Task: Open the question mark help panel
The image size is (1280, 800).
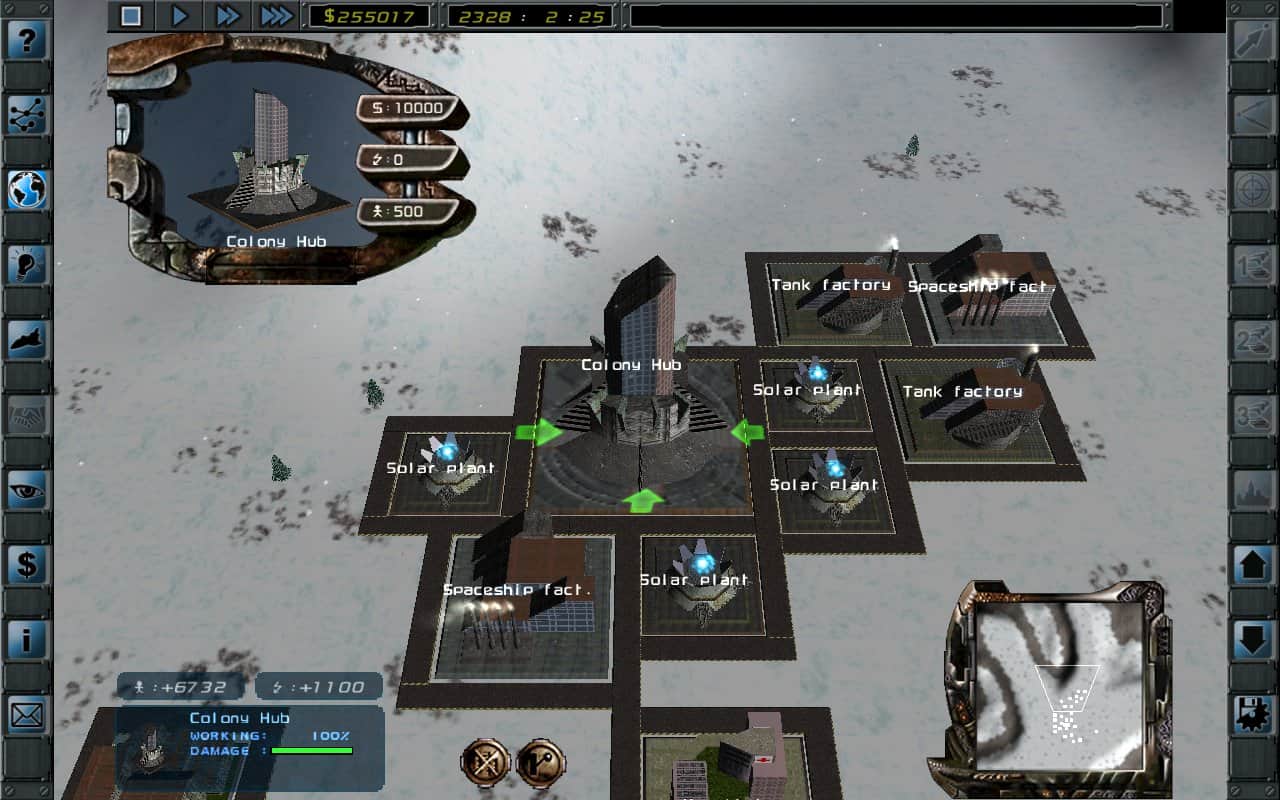Action: [27, 41]
